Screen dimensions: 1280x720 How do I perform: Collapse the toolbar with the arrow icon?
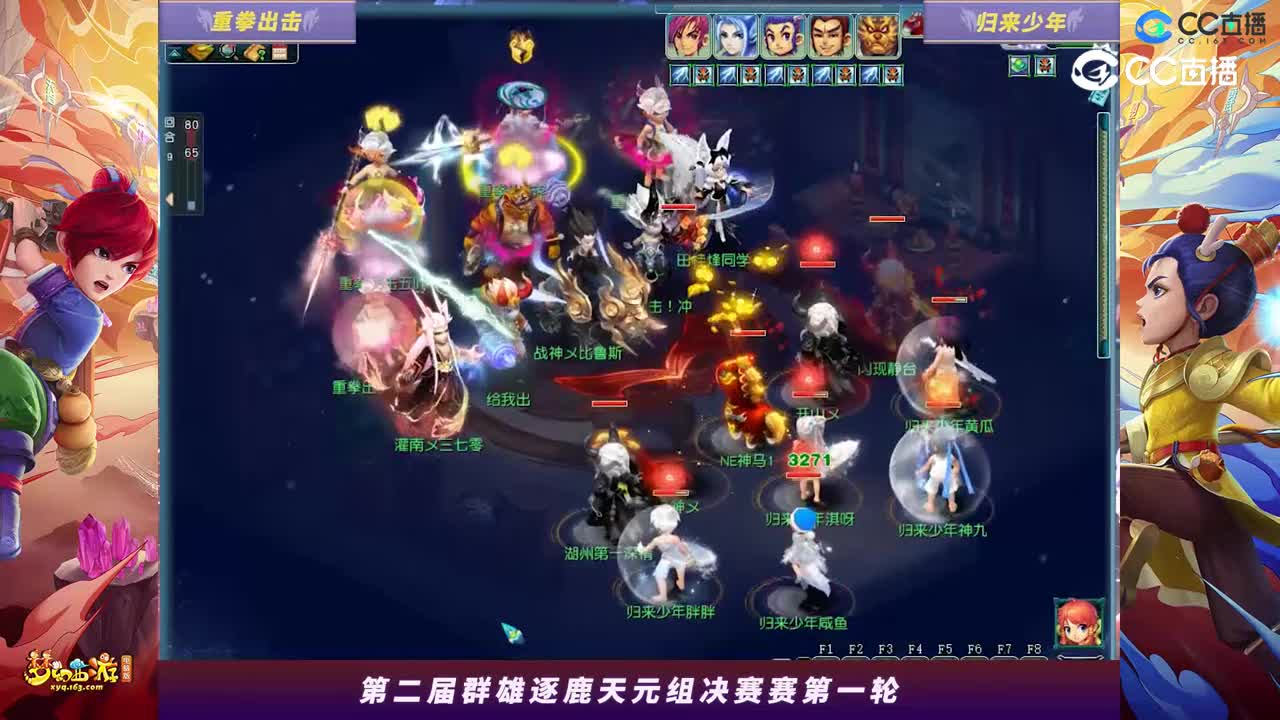click(176, 52)
